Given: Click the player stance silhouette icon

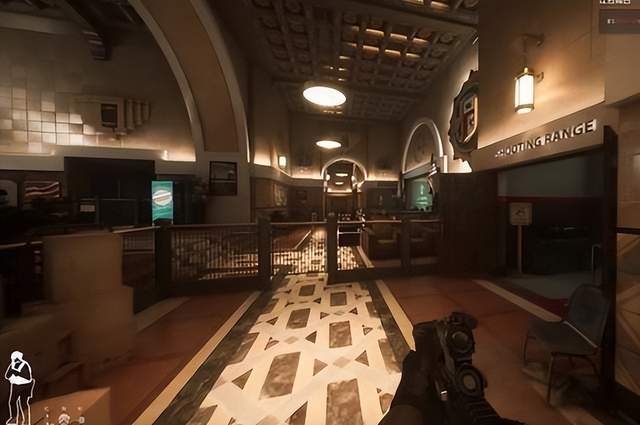Looking at the screenshot, I should (18, 385).
